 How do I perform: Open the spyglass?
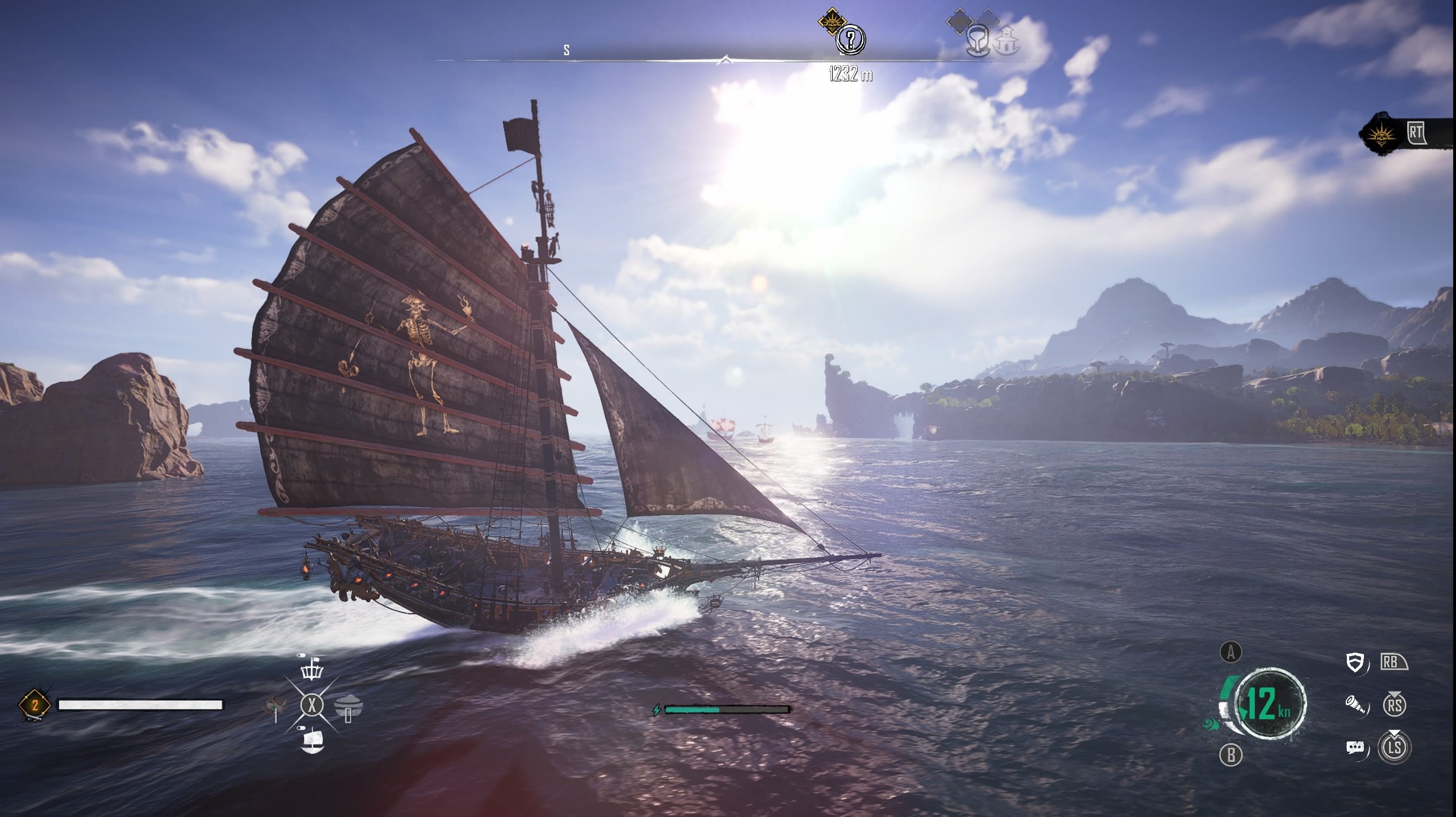tap(1356, 705)
